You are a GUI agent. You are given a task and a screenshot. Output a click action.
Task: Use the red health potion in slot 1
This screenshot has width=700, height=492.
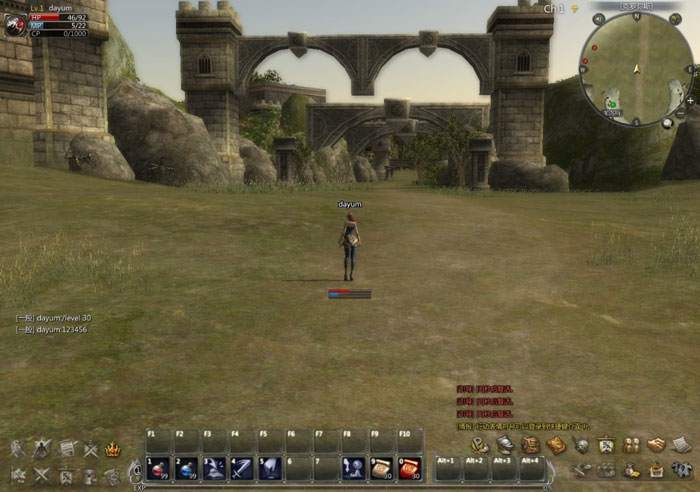[158, 468]
